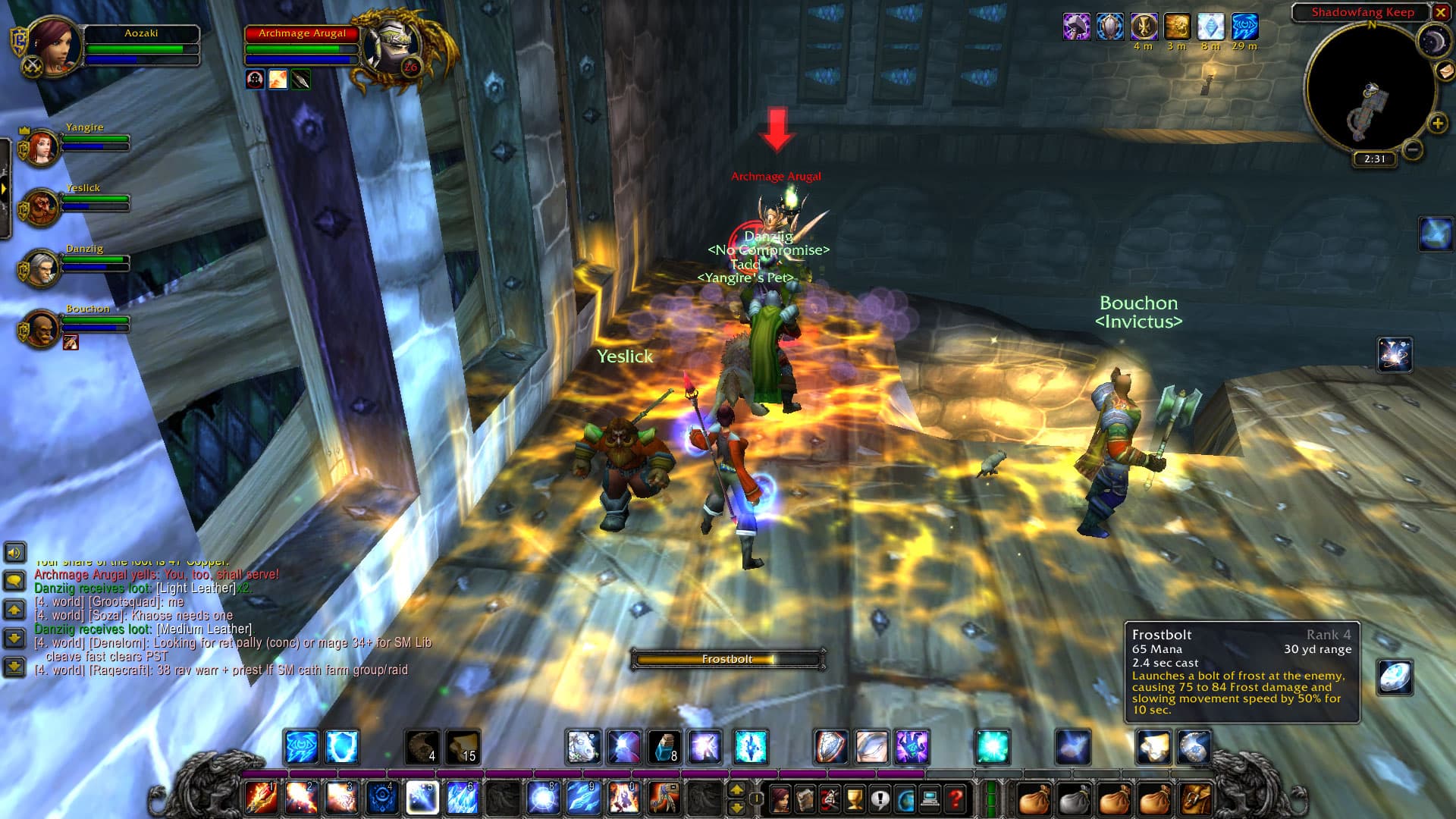Toggle the chat bubble menu button

(13, 581)
